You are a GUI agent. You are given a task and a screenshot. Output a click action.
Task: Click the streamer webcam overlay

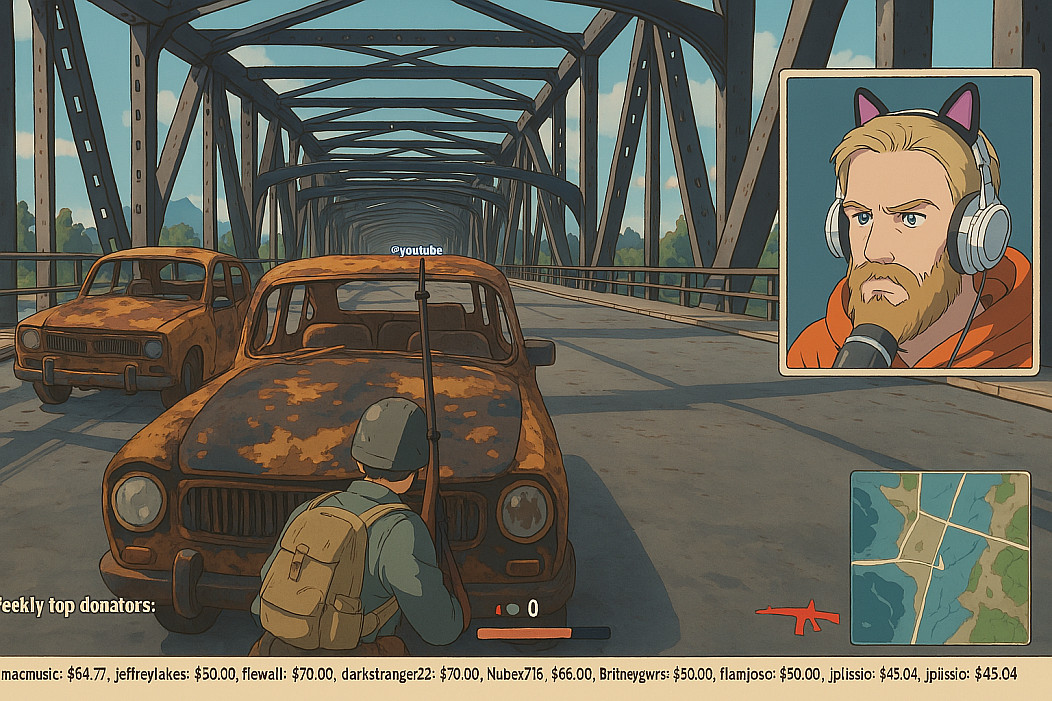point(908,222)
